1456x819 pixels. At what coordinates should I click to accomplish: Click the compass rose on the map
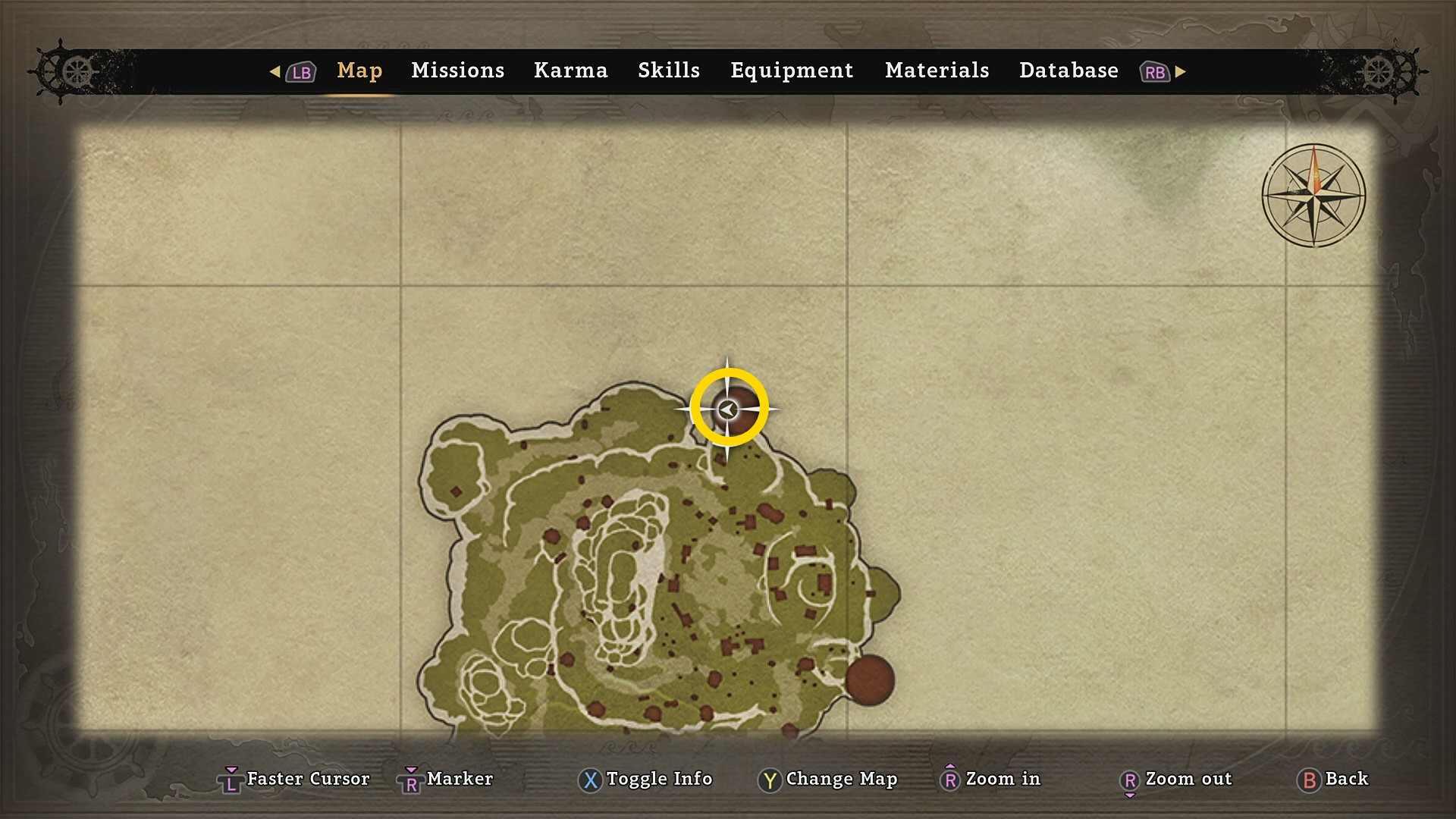[x=1313, y=196]
